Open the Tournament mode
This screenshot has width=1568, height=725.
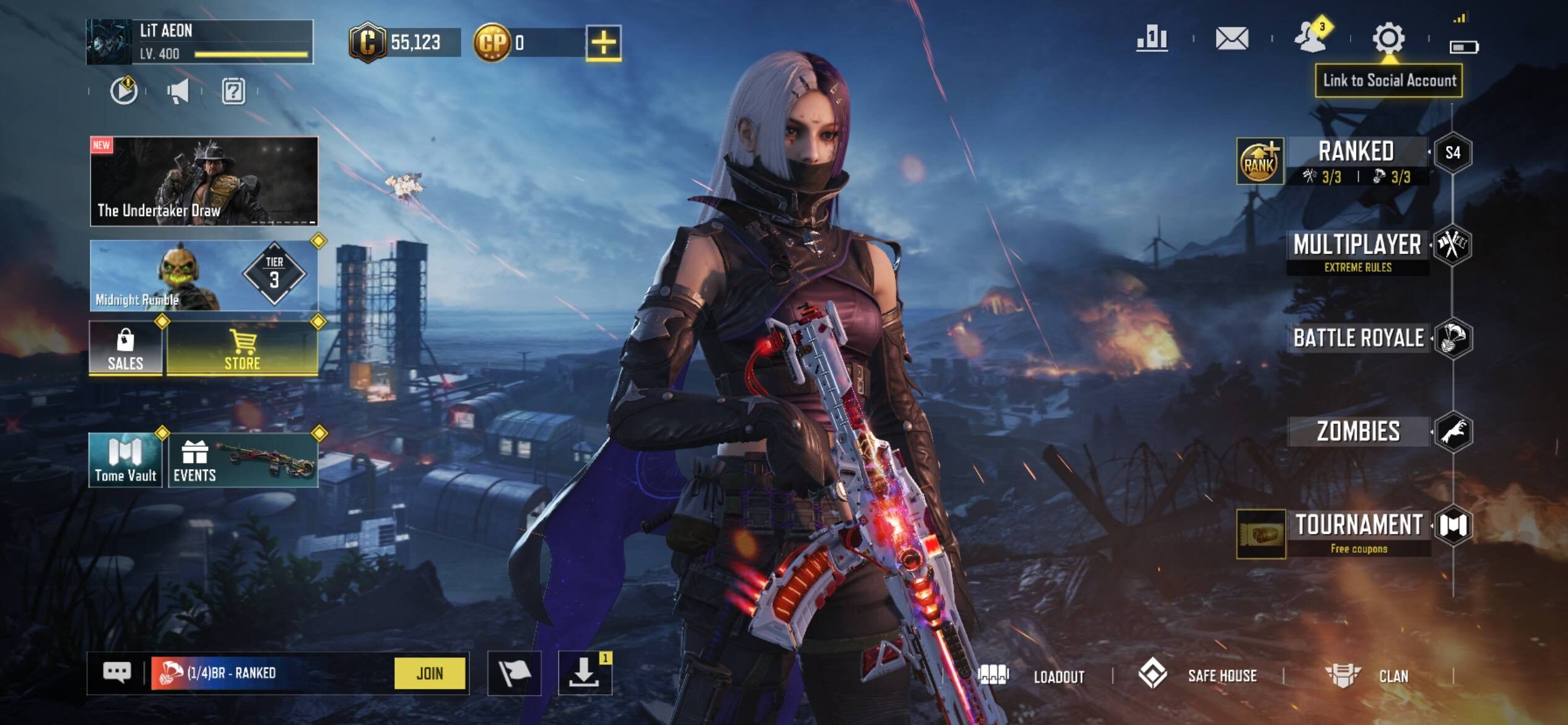(1359, 531)
